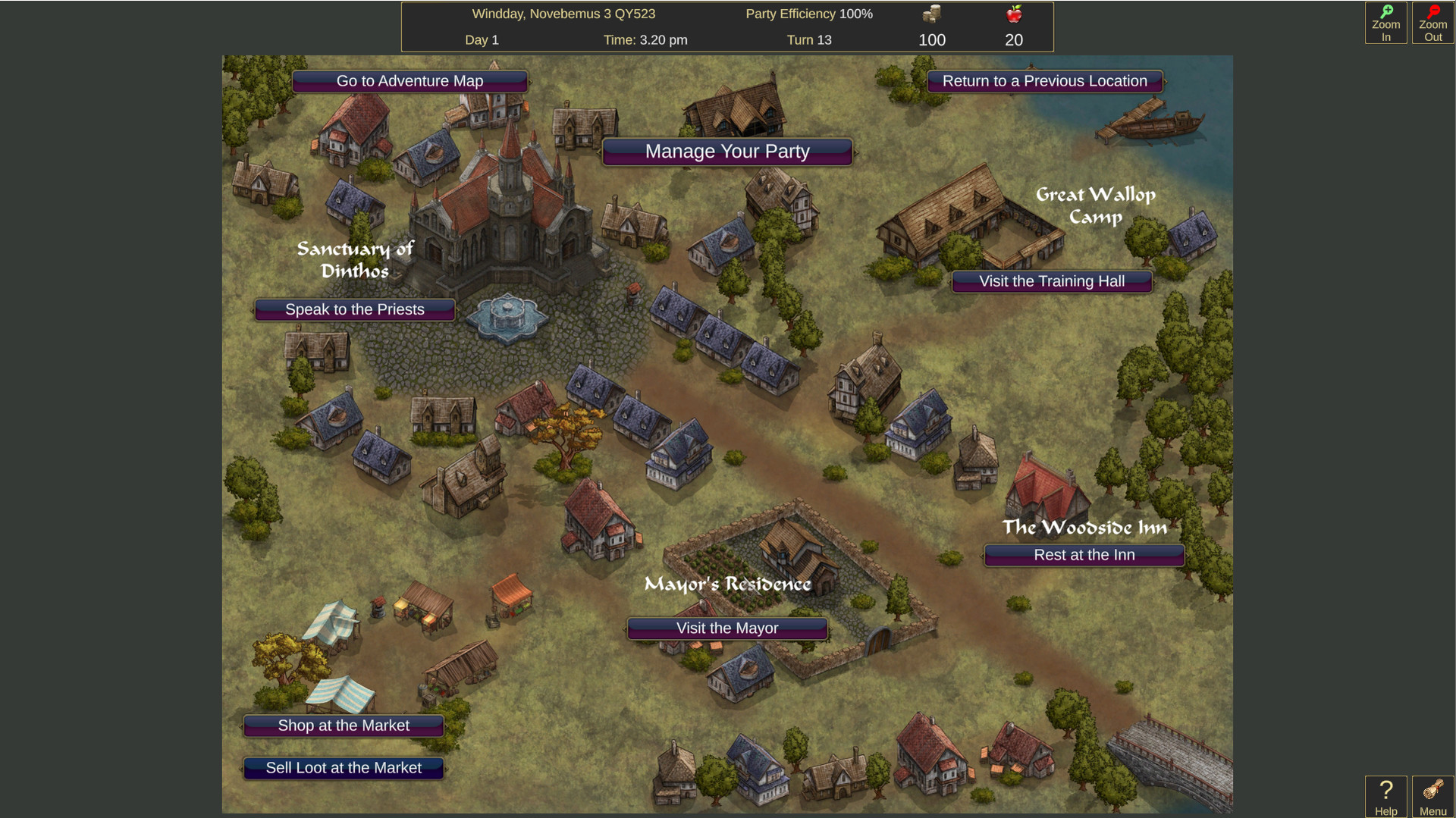1456x818 pixels.
Task: Rest at the Woodside Inn
Action: [x=1083, y=555]
